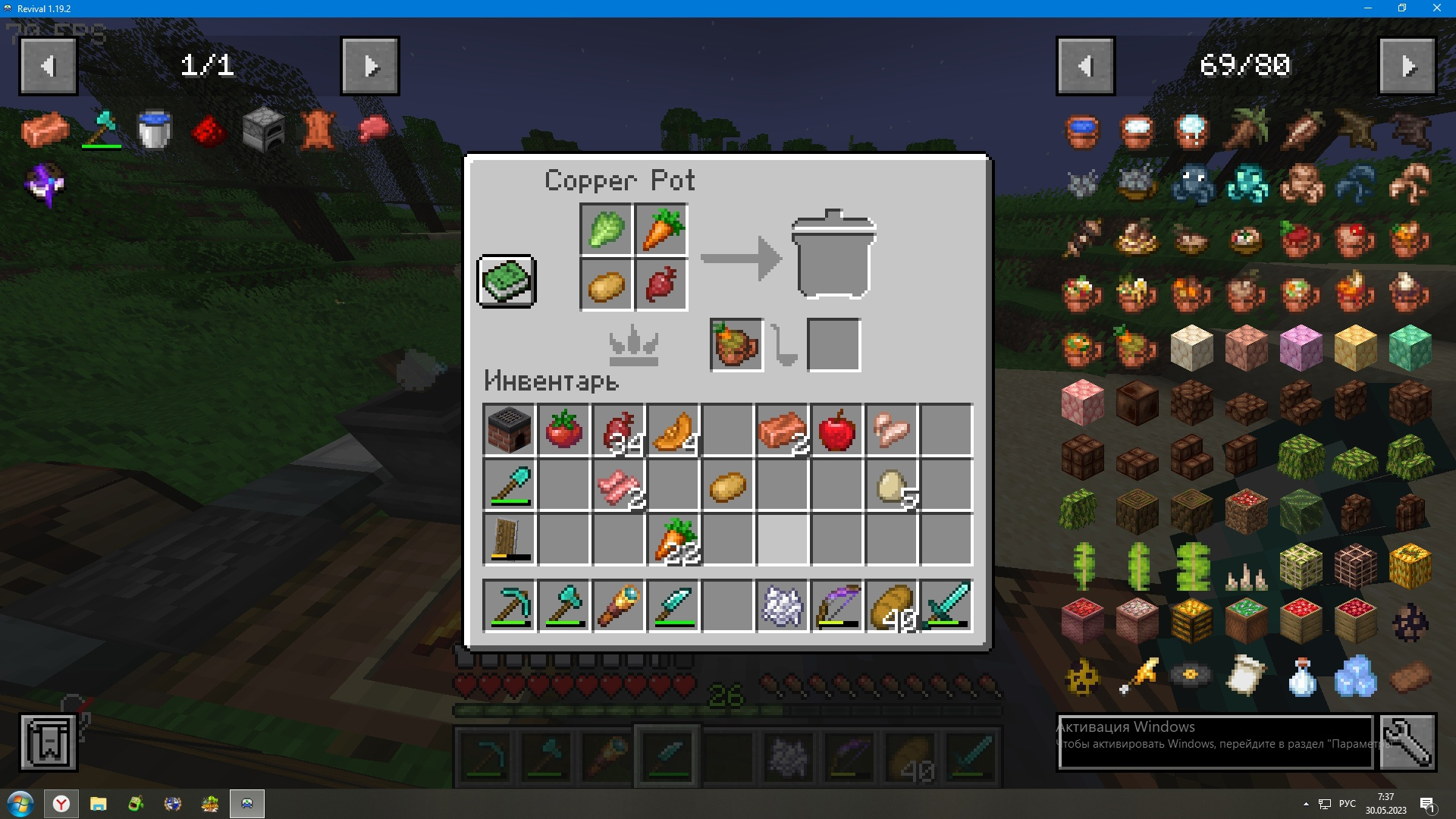Select the smoker in the first inventory slot
This screenshot has width=1456, height=819.
tap(509, 430)
